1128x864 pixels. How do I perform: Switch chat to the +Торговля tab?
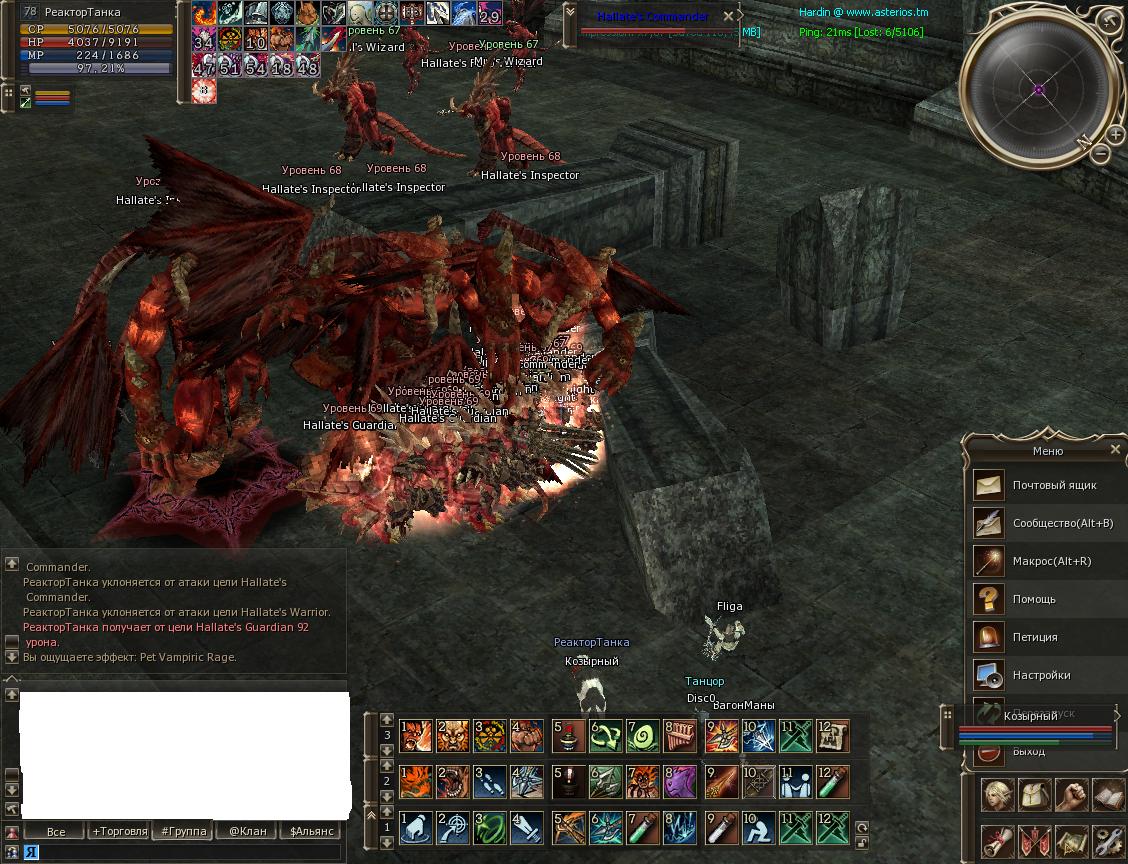point(119,831)
